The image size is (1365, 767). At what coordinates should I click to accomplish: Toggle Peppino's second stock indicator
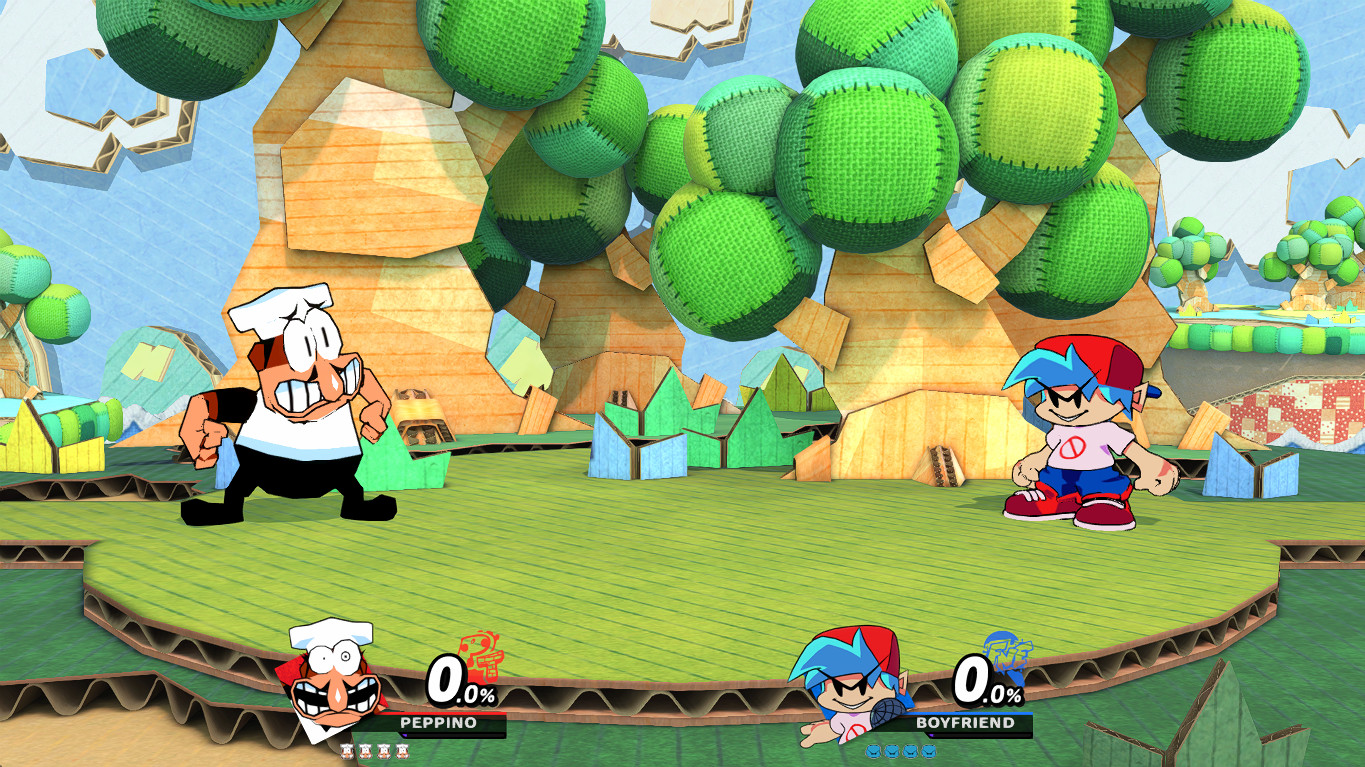coord(365,751)
